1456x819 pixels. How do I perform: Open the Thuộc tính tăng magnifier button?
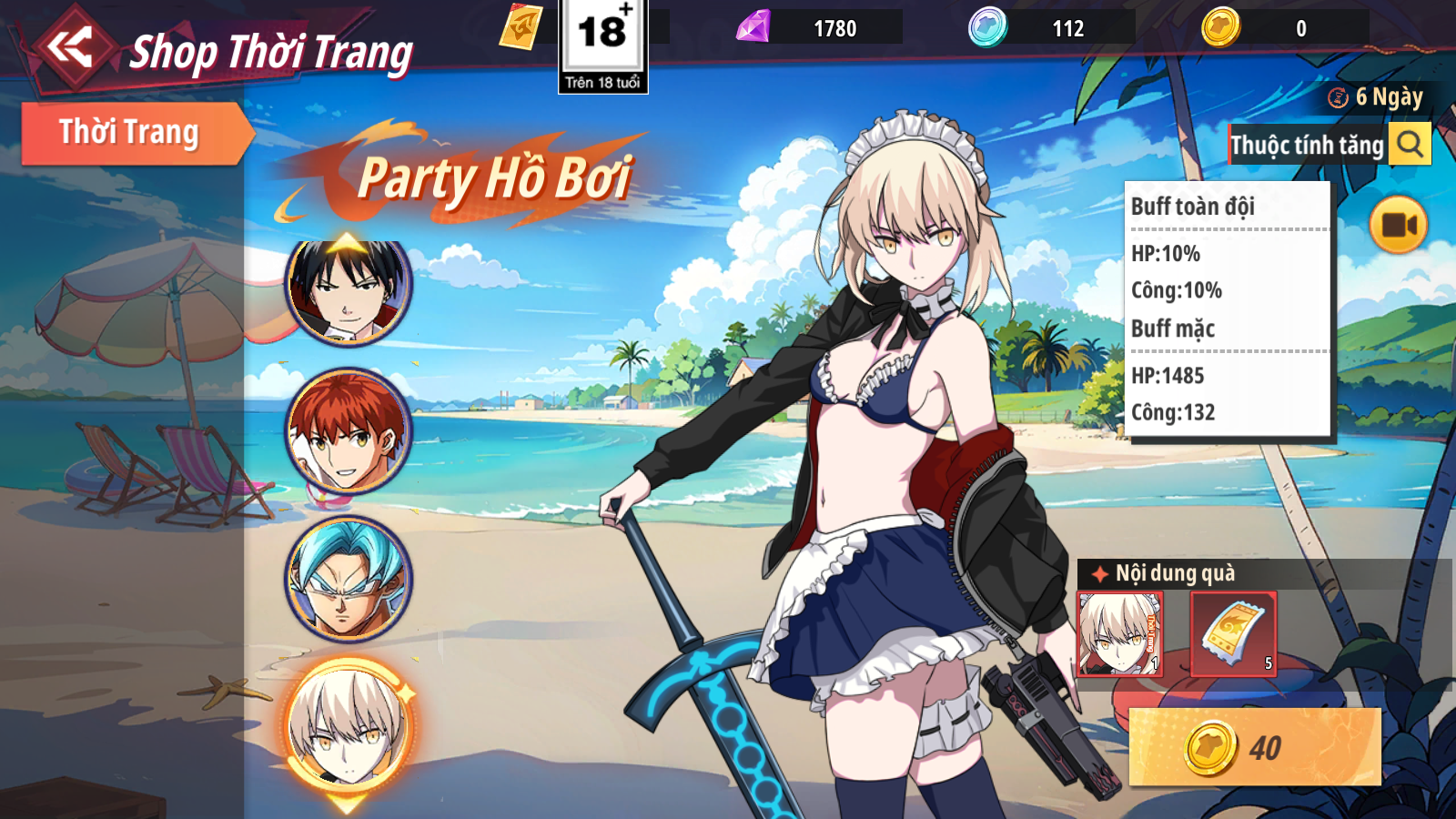coord(1410,145)
